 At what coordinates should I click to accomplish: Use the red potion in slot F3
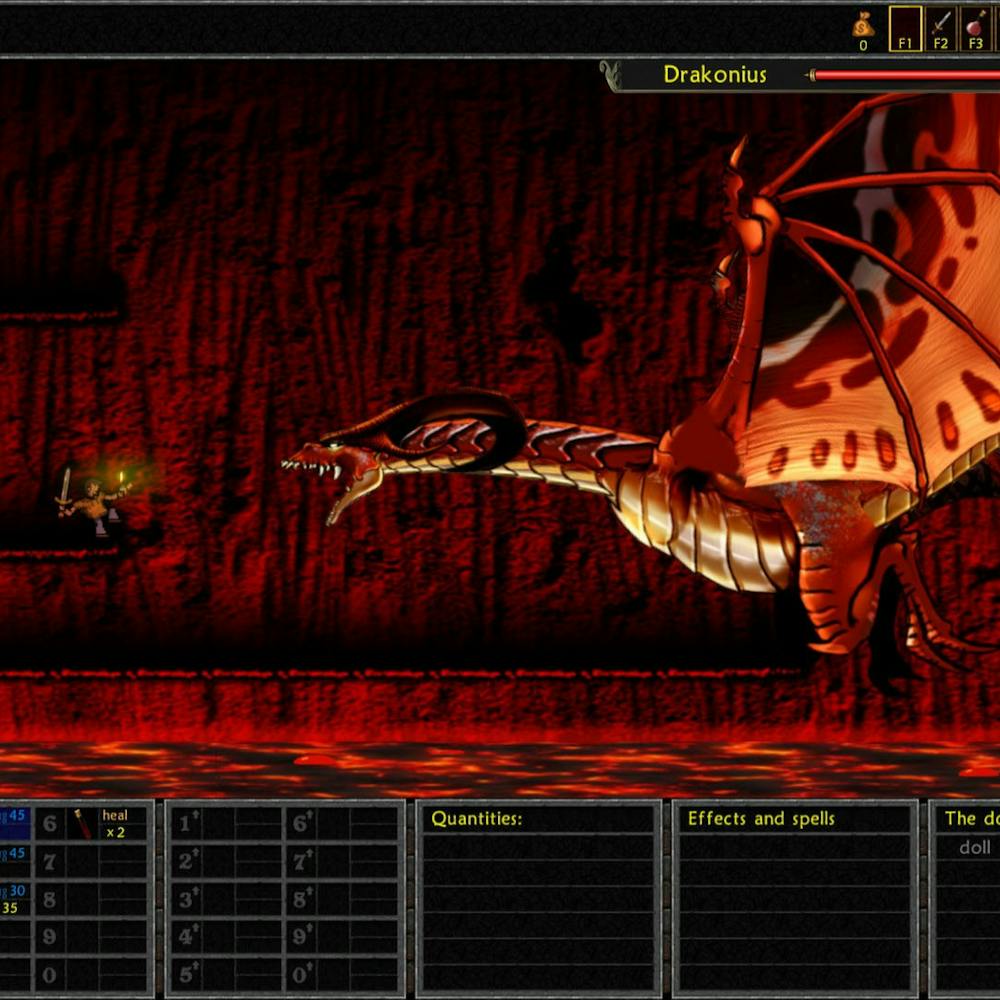(975, 24)
